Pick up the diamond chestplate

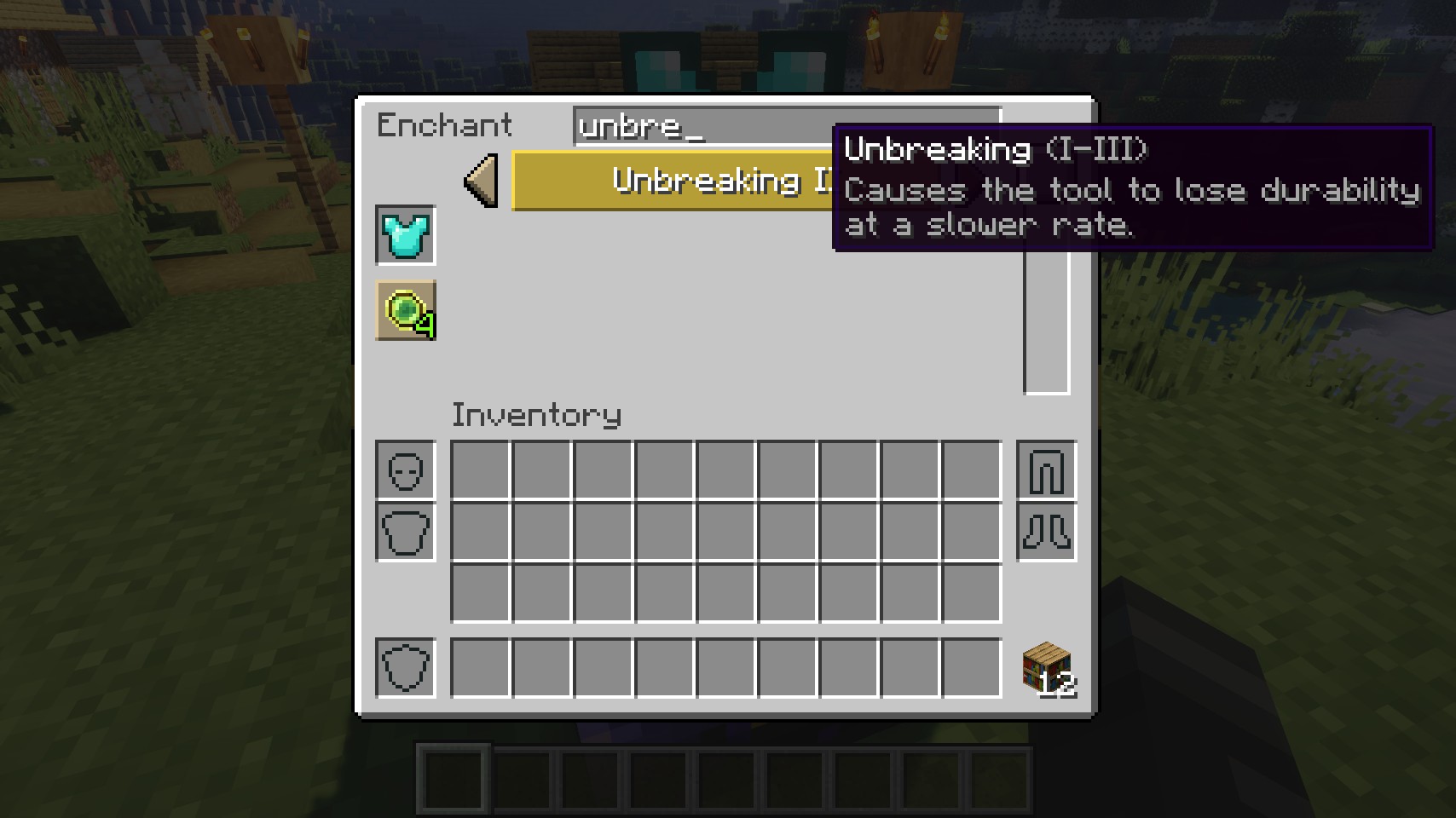406,235
